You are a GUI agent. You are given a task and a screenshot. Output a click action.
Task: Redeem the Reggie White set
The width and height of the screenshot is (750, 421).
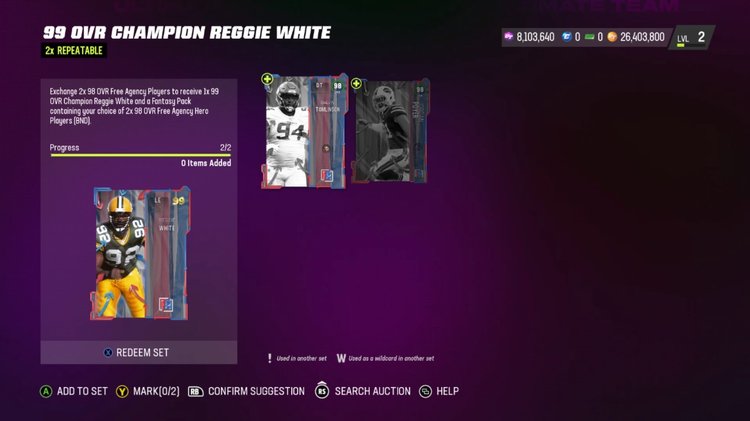coord(139,352)
